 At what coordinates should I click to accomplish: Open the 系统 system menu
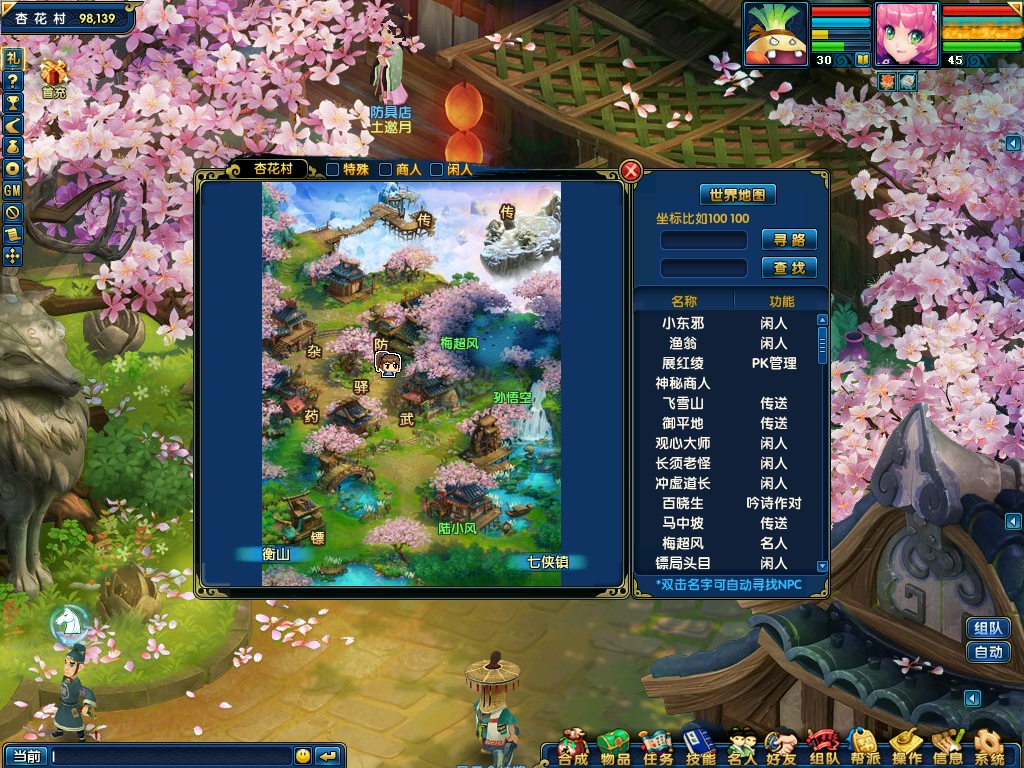(989, 747)
